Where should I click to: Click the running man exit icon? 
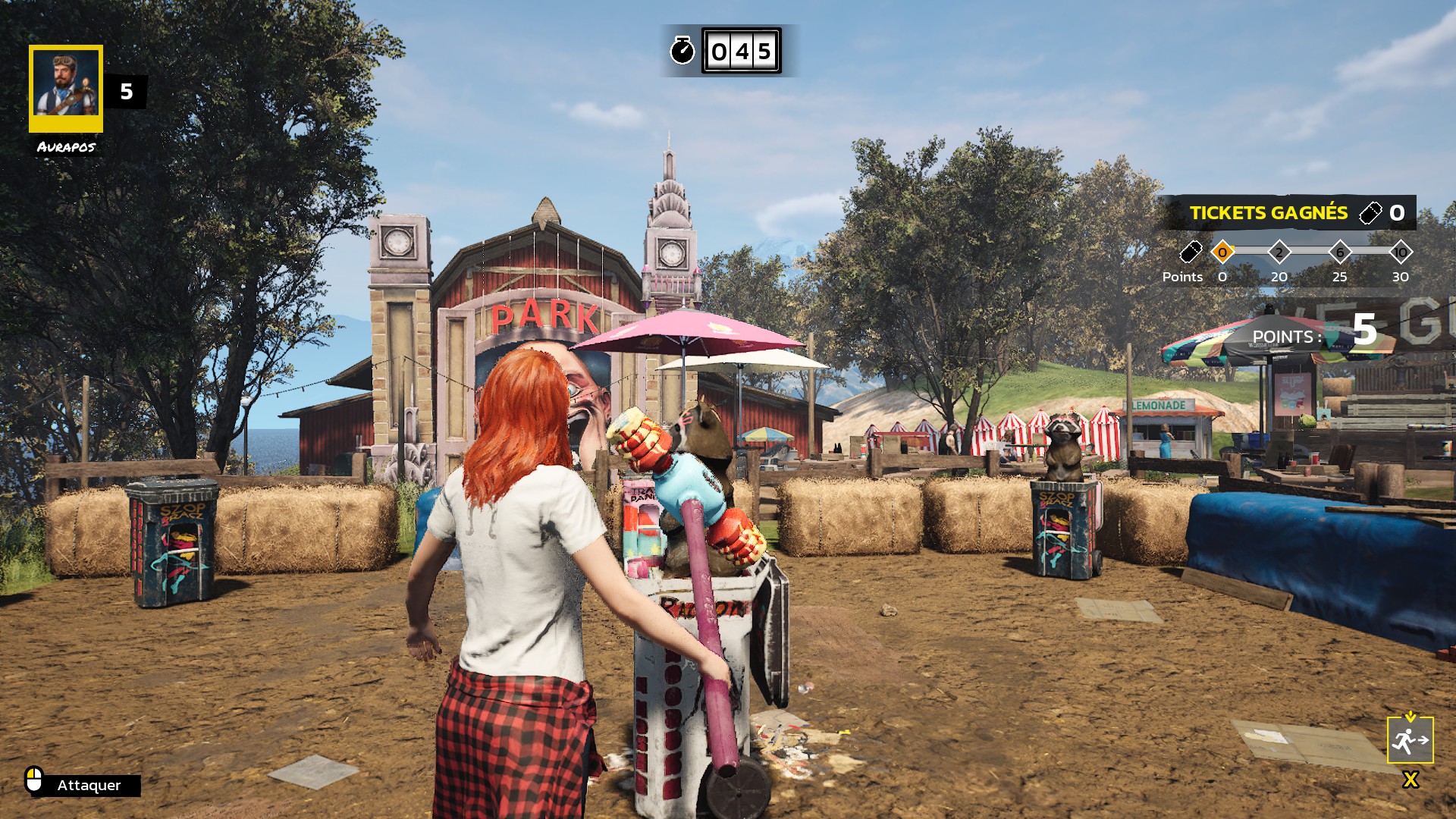tap(1410, 739)
